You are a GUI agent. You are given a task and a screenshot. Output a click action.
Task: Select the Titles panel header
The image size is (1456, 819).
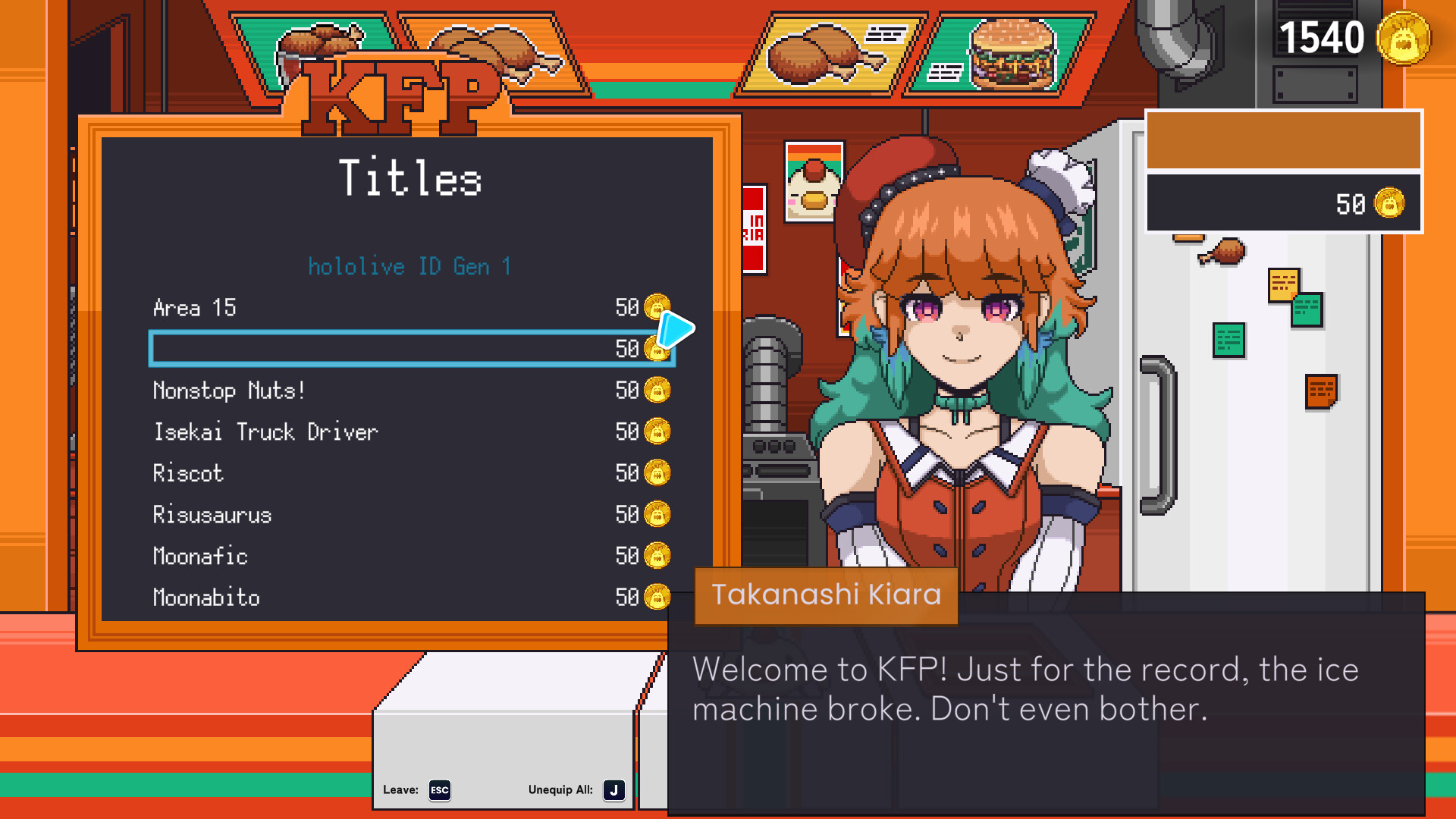coord(410,177)
